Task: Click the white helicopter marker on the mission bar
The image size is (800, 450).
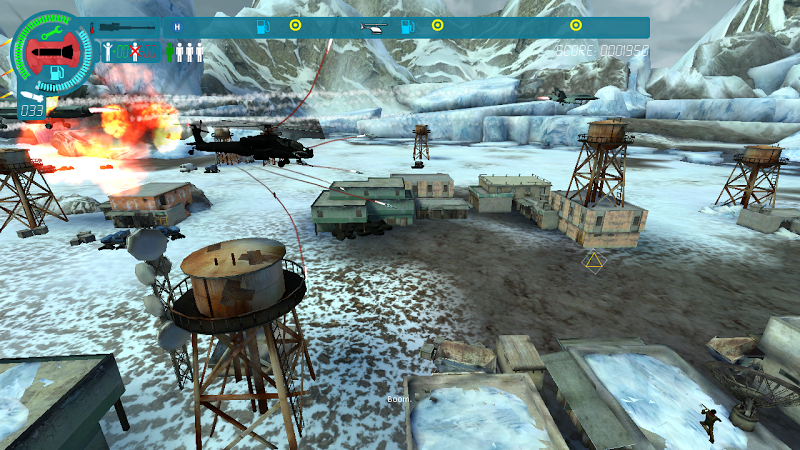Action: [x=374, y=27]
